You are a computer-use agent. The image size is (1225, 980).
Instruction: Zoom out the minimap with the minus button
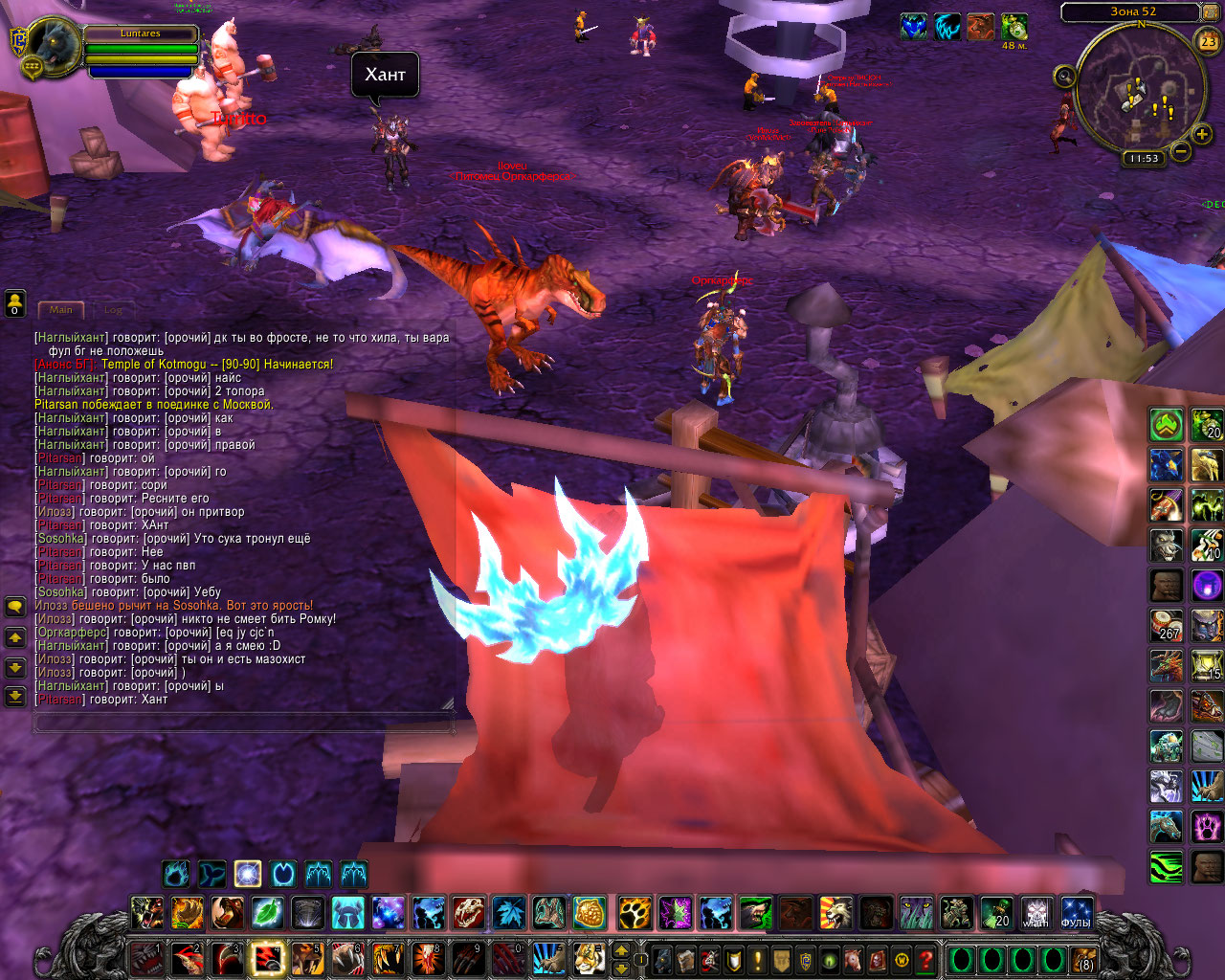point(1182,151)
